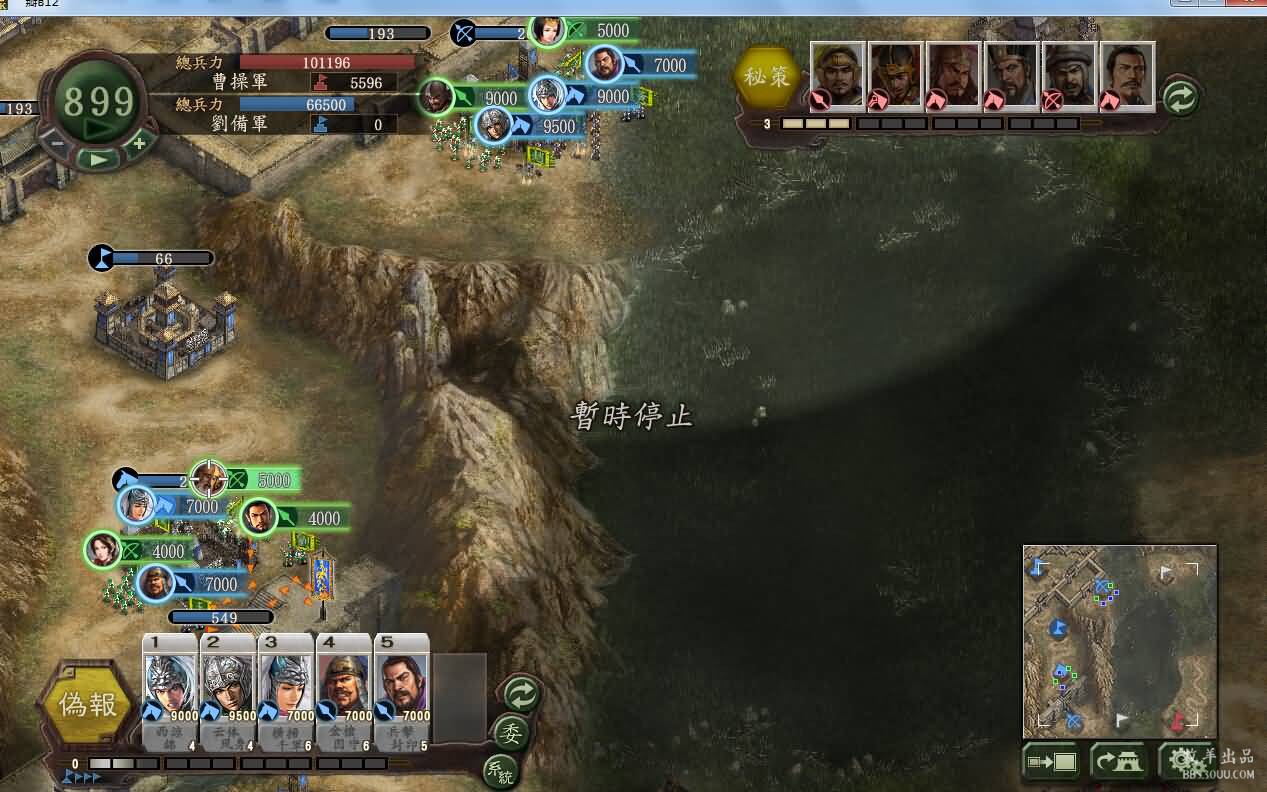The image size is (1267, 792).
Task: Decrease game speed with the minus button
Action: tap(57, 143)
